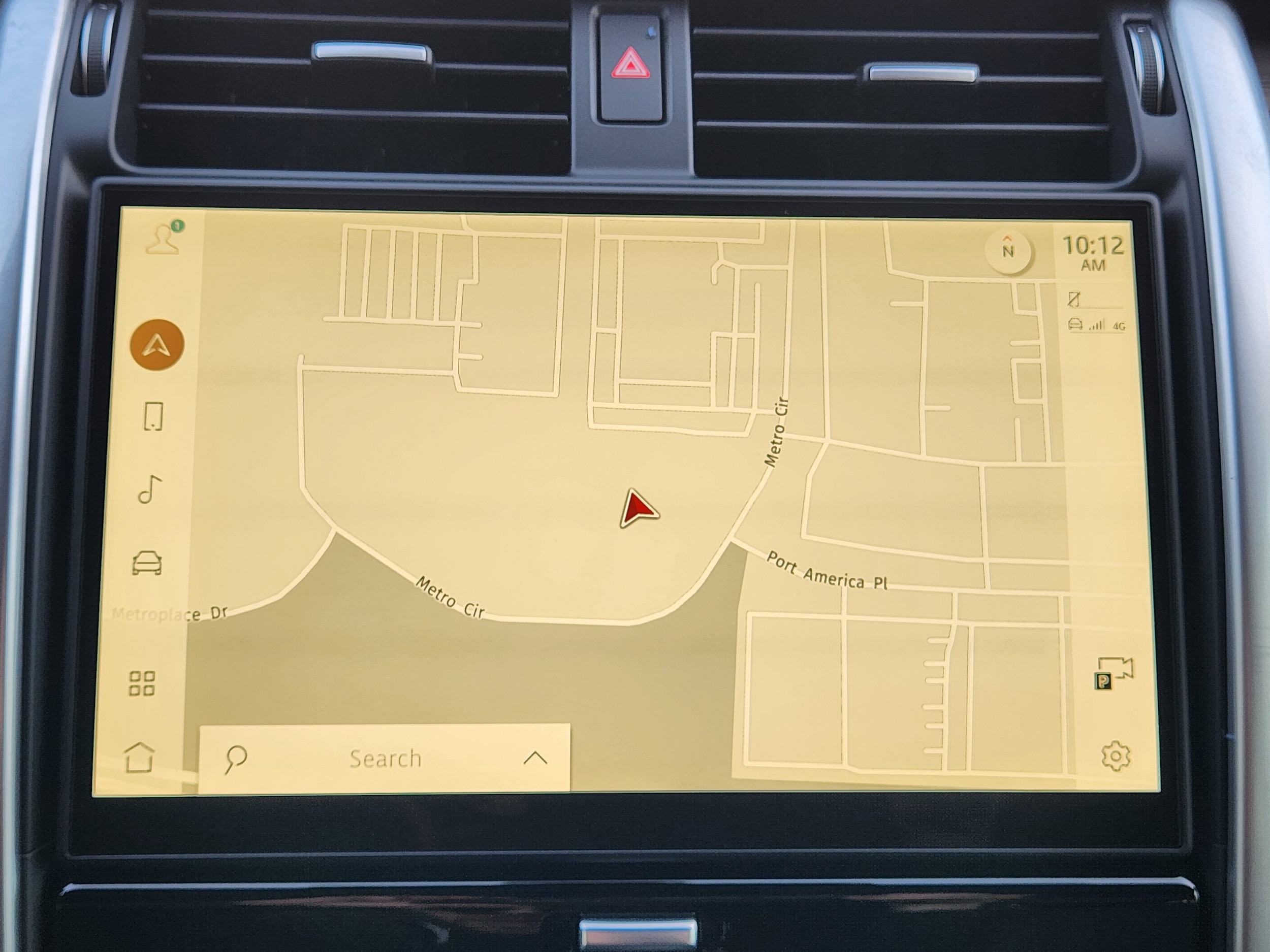Select the orange navigation arrow button
Image resolution: width=1270 pixels, height=952 pixels.
(x=157, y=345)
